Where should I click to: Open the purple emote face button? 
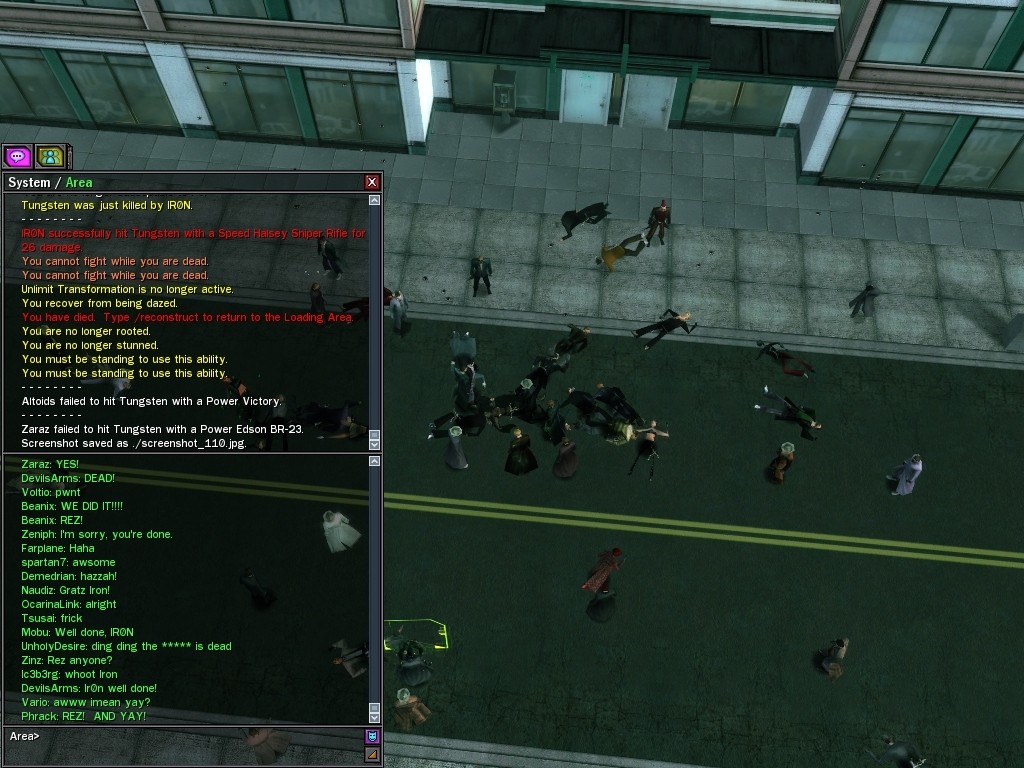coord(372,736)
